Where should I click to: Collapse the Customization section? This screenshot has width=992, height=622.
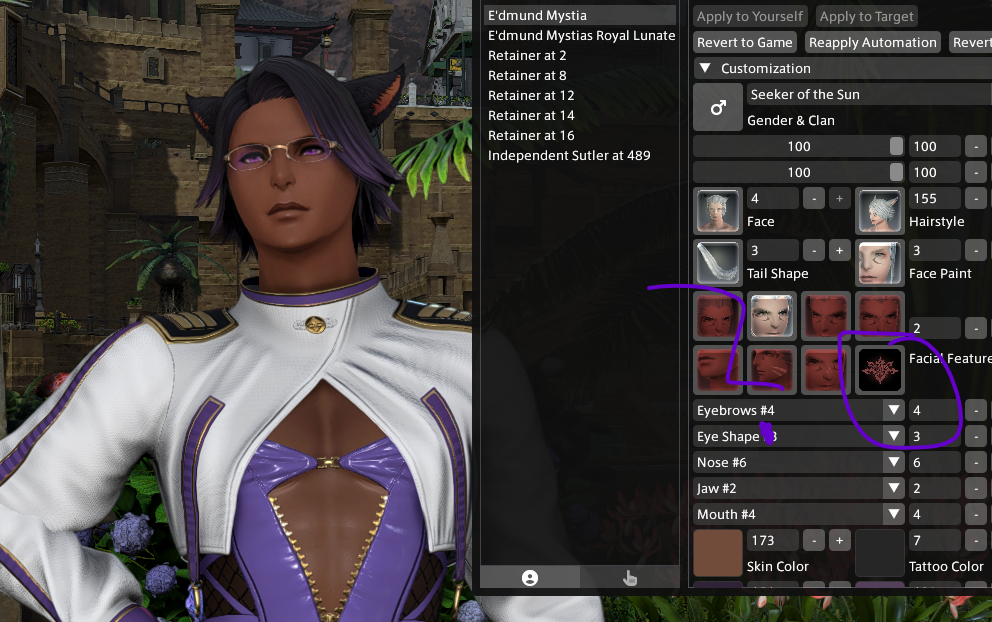705,68
